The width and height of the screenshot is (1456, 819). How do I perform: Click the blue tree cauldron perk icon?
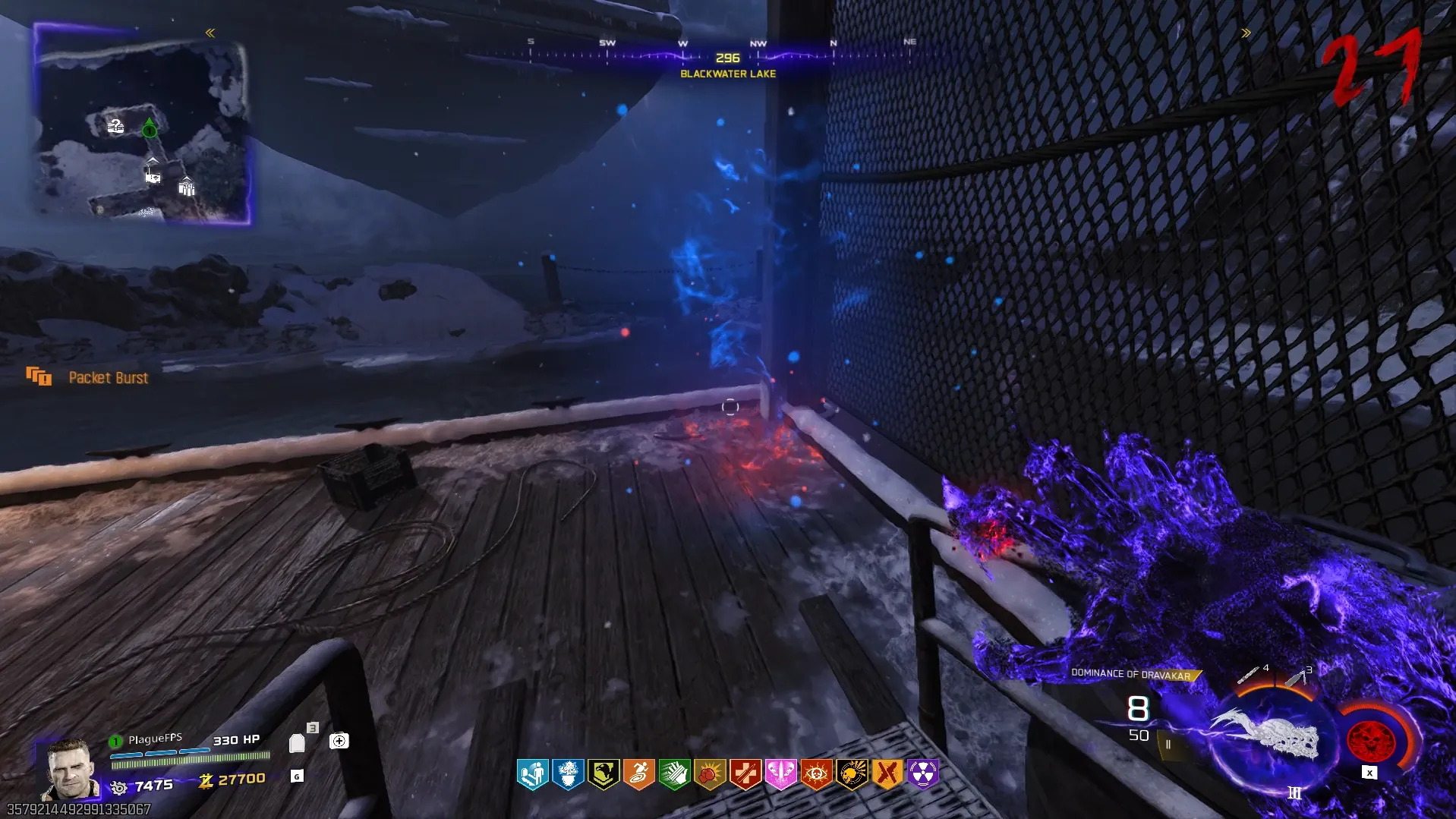(568, 774)
